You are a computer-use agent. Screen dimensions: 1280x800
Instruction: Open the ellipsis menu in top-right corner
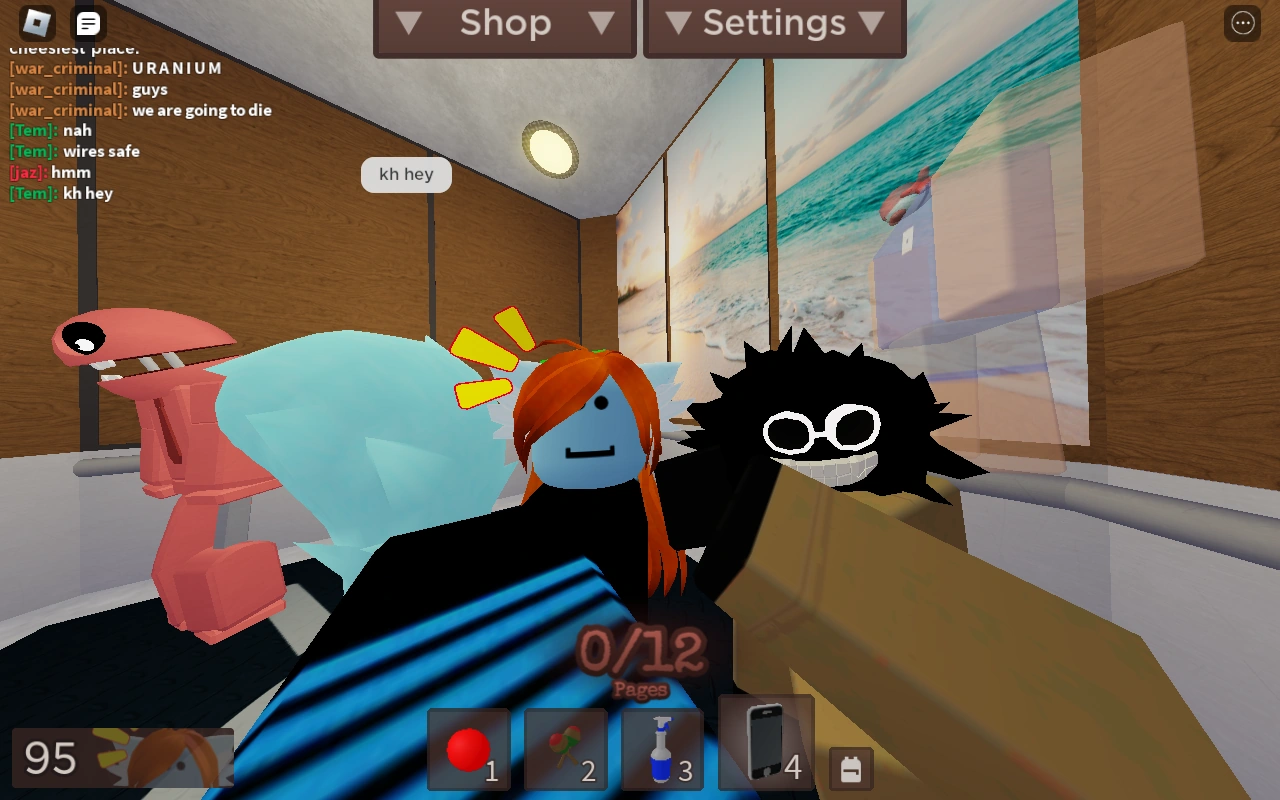coord(1242,22)
